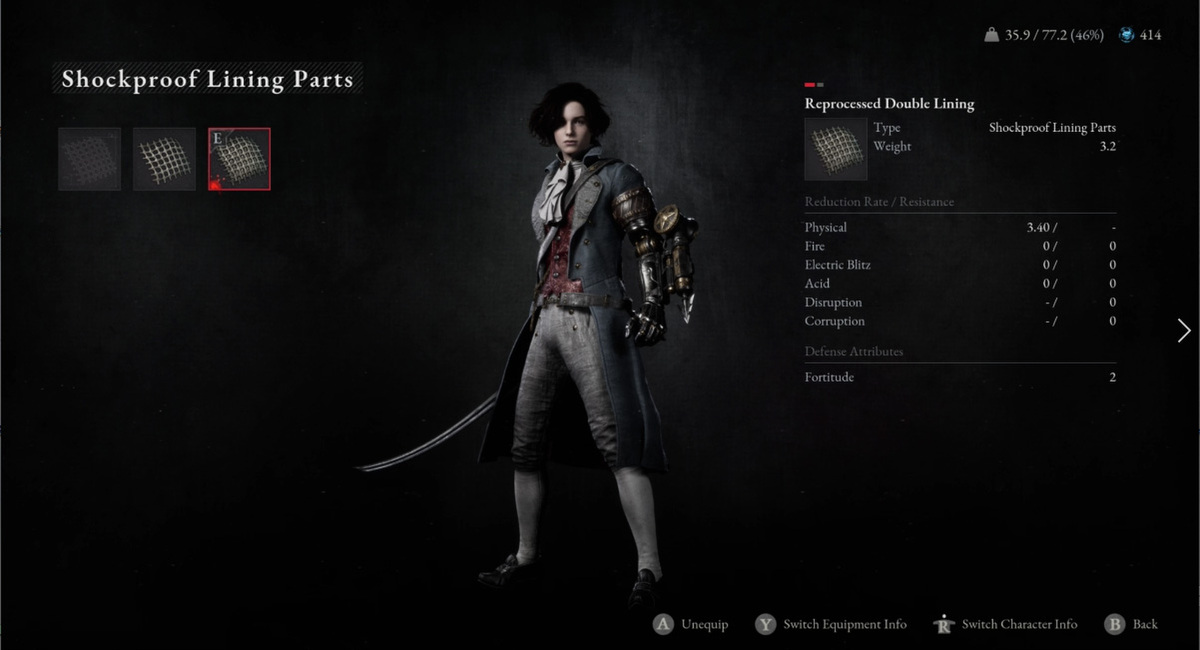This screenshot has width=1200, height=650.
Task: Click the Reprocessed Double Lining detail thumbnail
Action: coord(835,149)
